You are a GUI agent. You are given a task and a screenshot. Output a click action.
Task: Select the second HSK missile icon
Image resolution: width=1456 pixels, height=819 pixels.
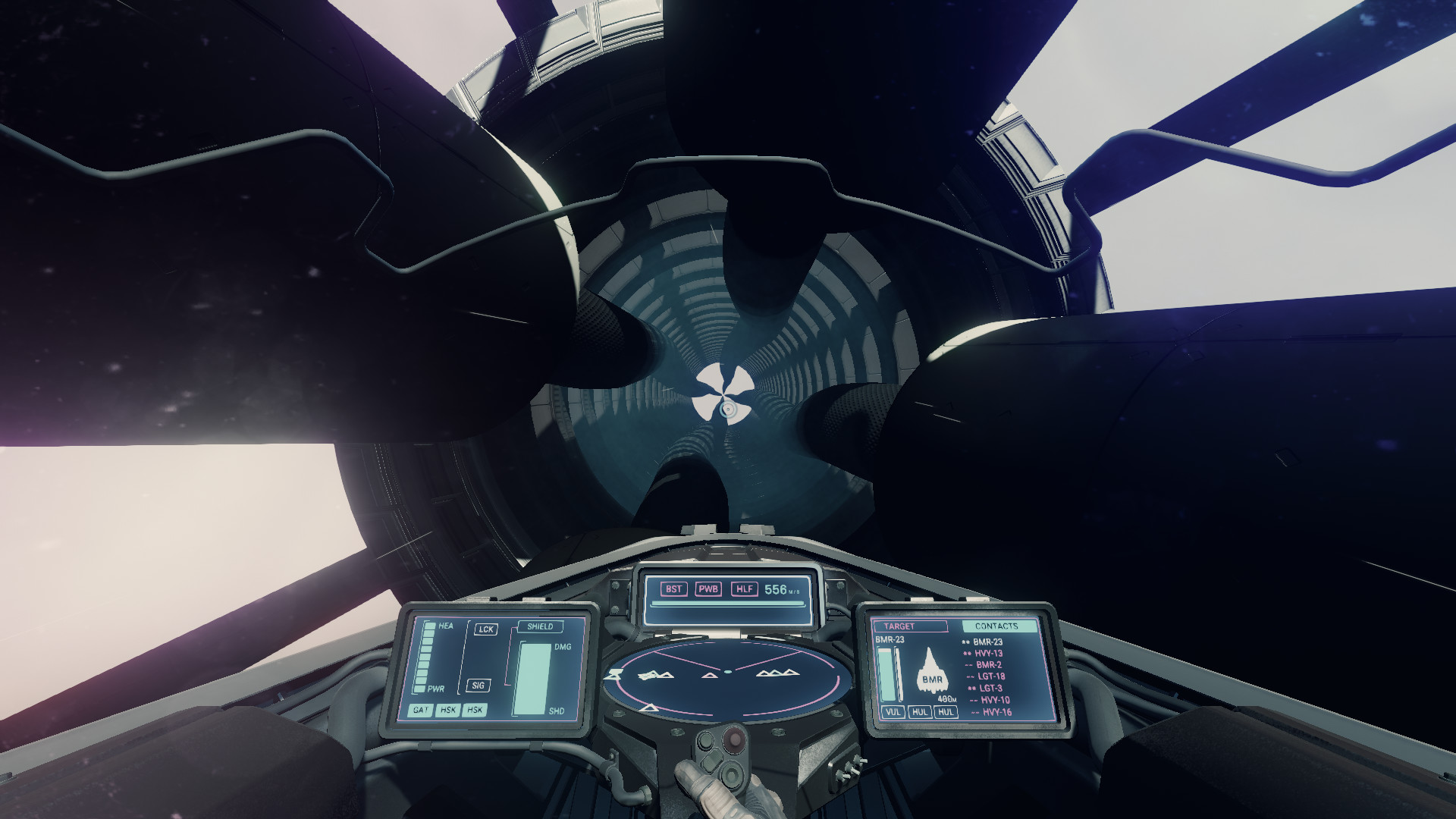coord(476,711)
